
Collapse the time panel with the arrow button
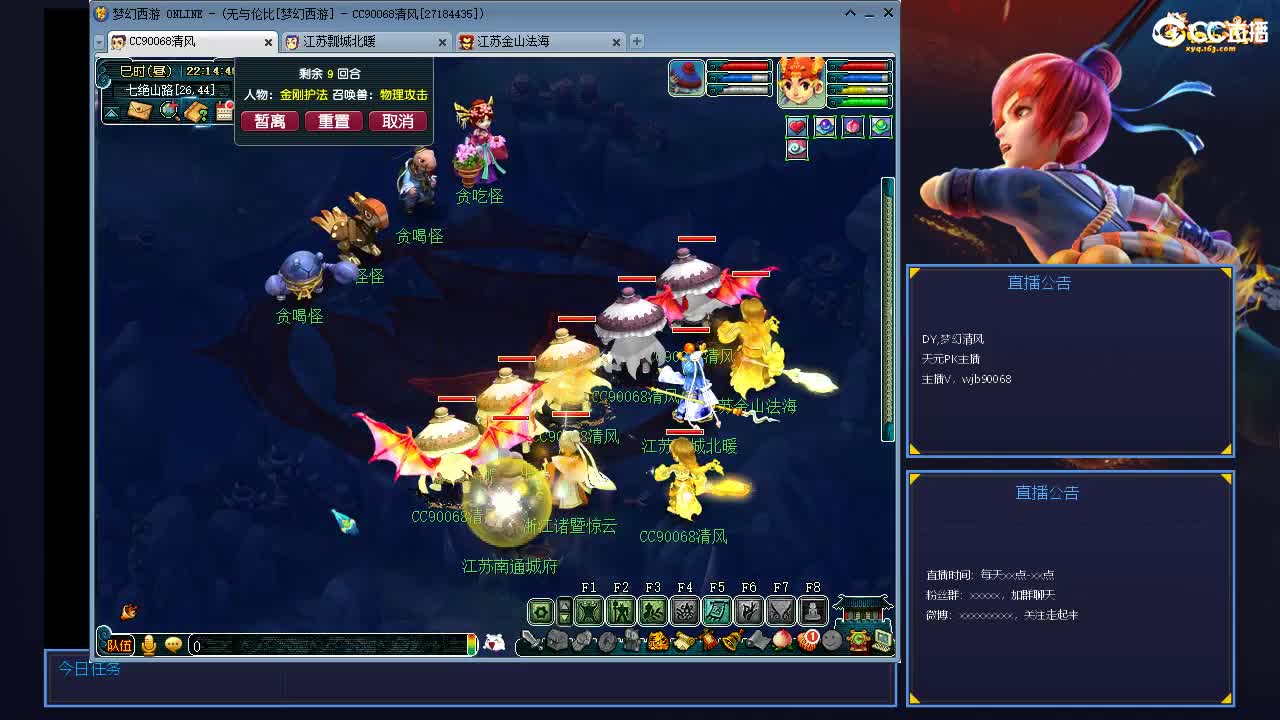coord(112,113)
